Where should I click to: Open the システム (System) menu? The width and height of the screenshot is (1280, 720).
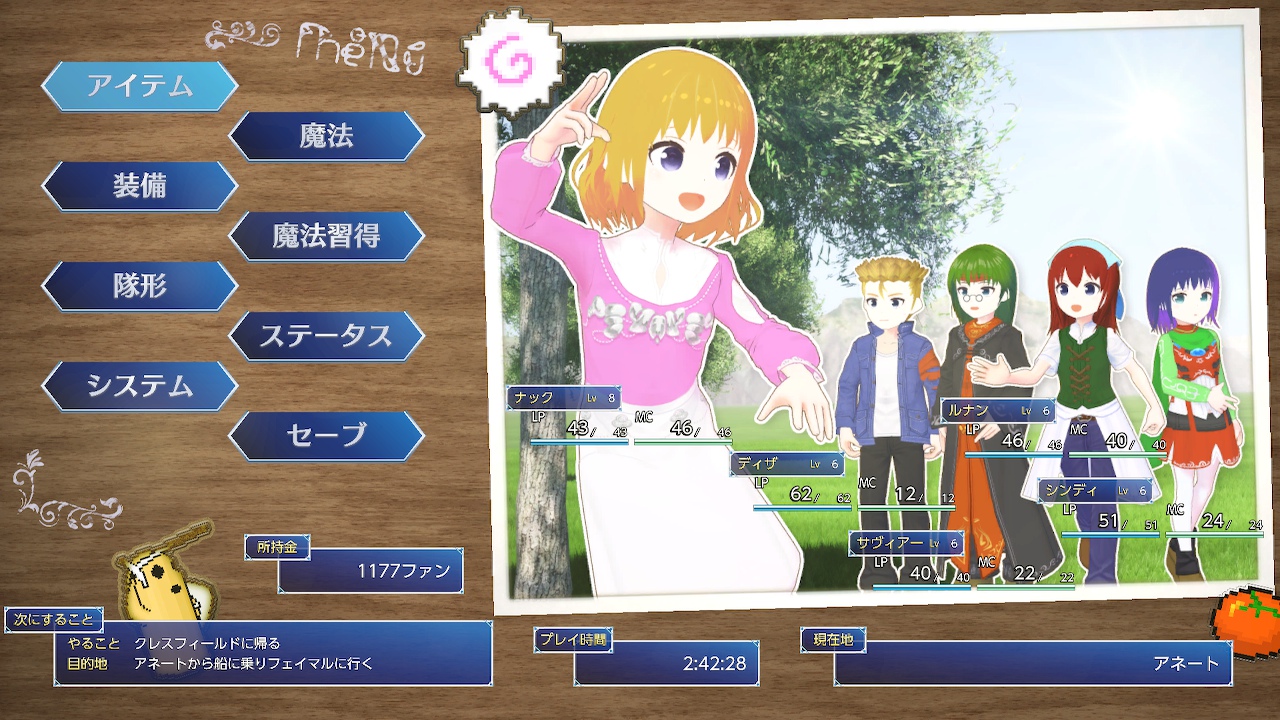139,386
